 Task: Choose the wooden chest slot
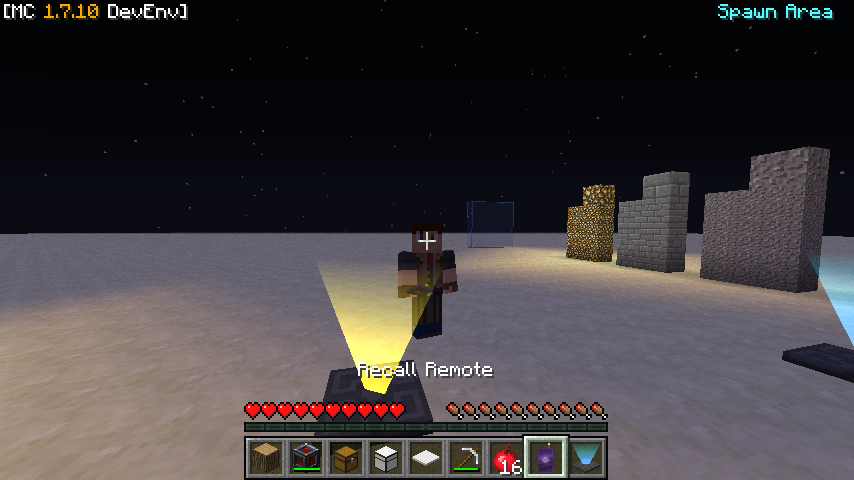pos(346,457)
